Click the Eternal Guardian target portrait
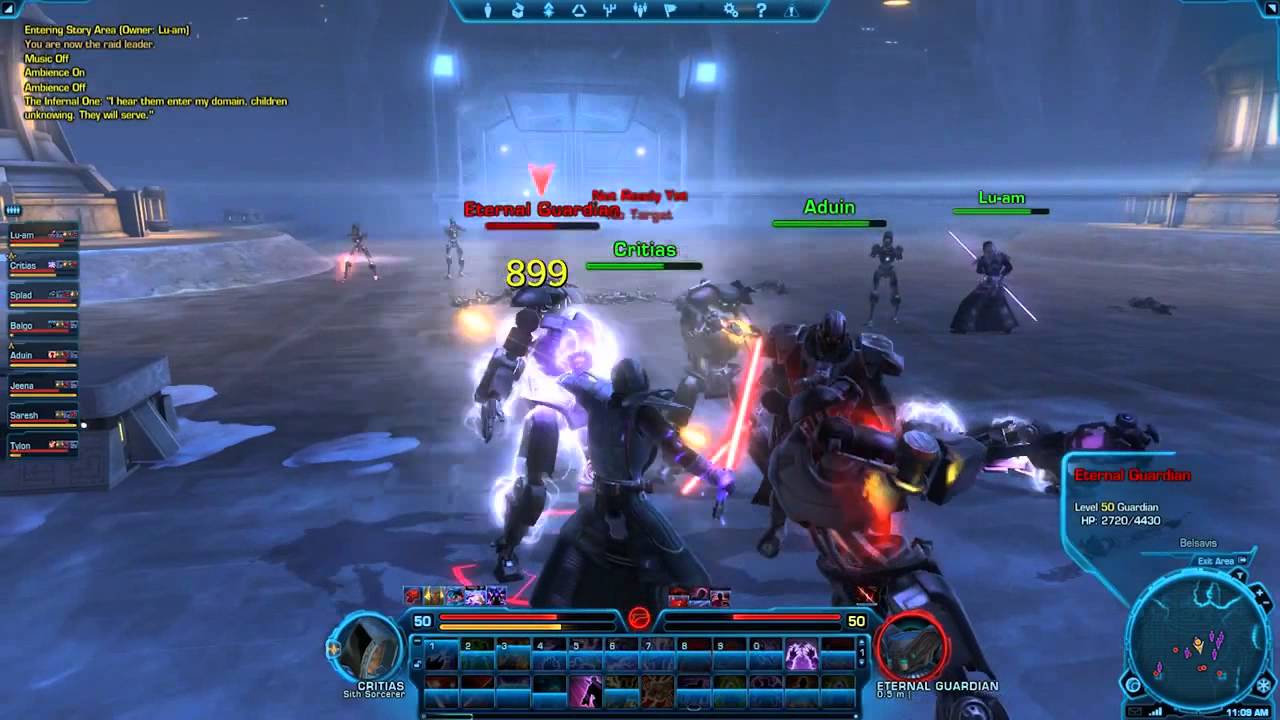The width and height of the screenshot is (1280, 720). (911, 647)
